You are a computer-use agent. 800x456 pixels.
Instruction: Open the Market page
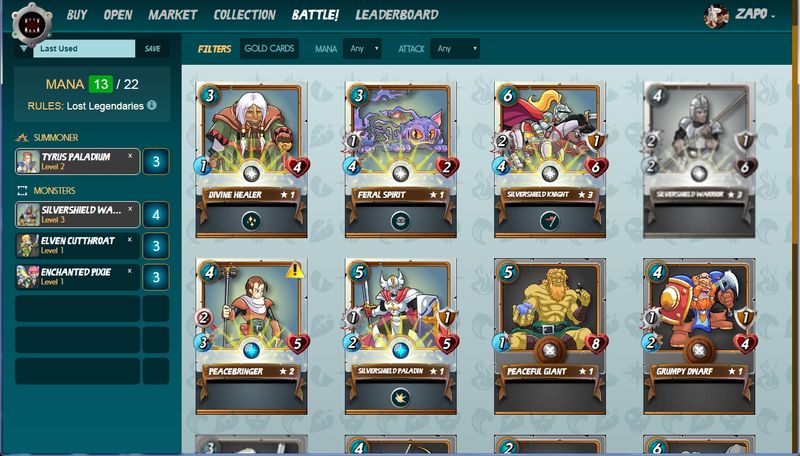172,15
